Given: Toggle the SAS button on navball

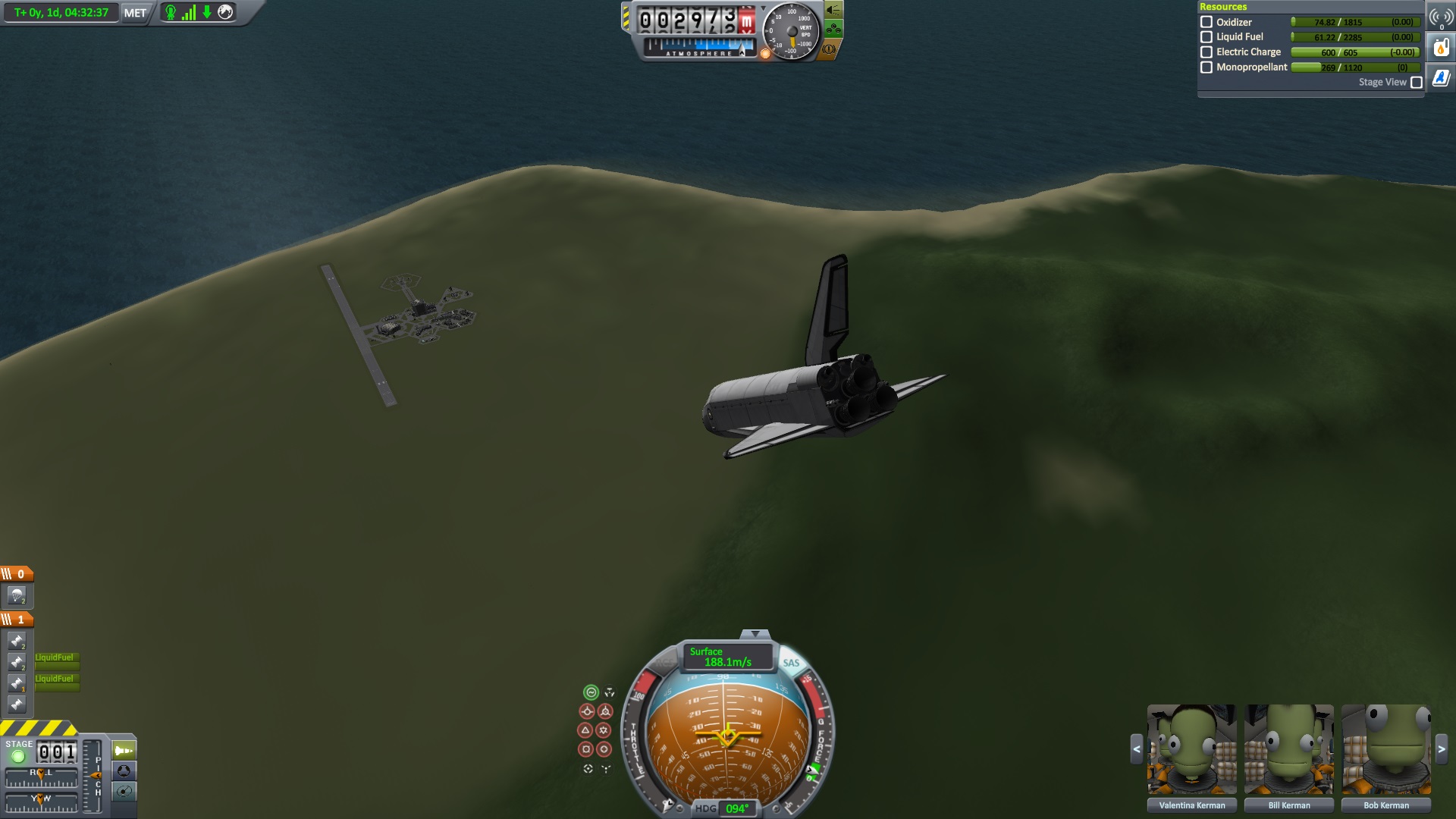Looking at the screenshot, I should click(x=791, y=663).
